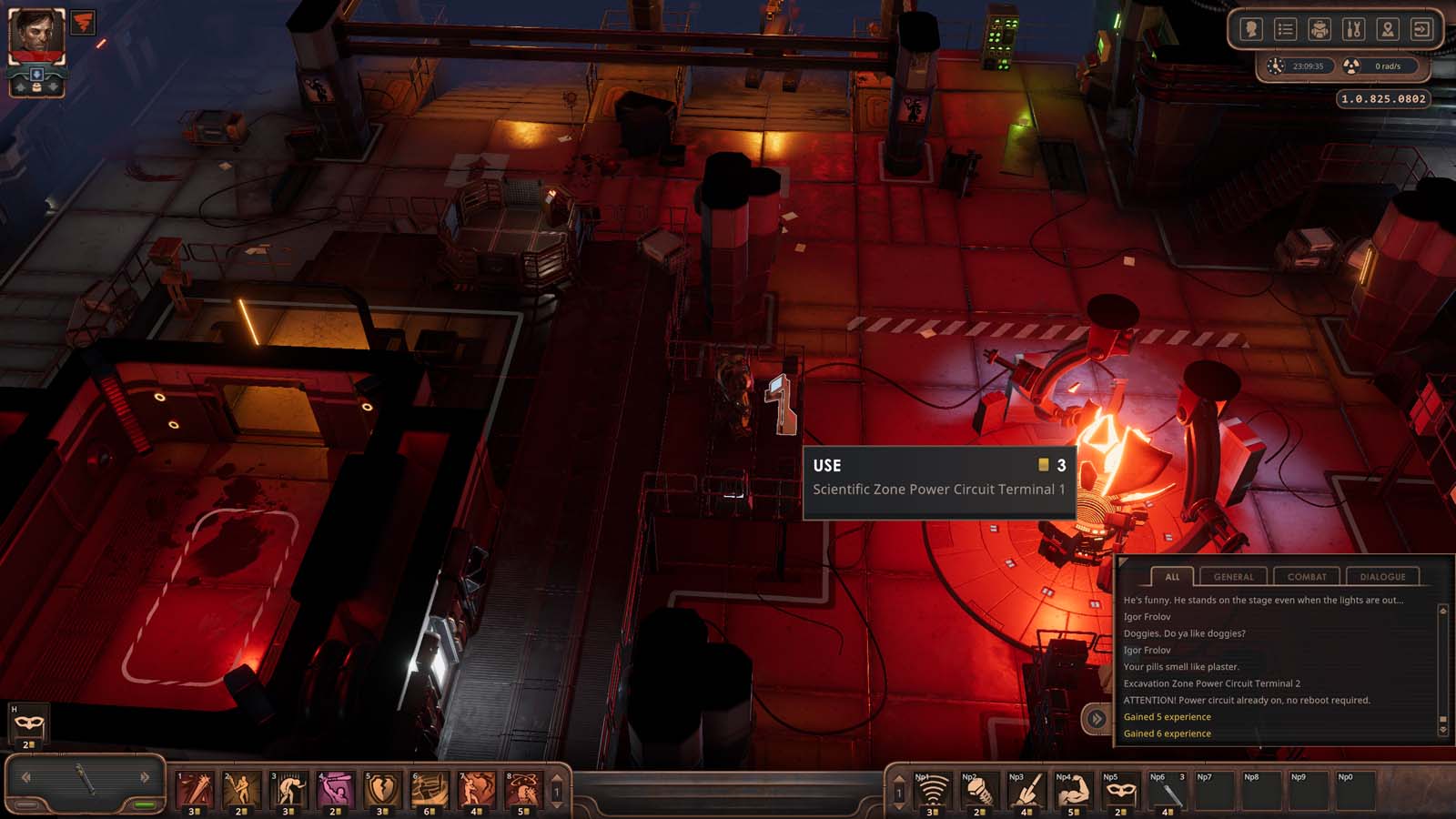Activate the flexed bicep skill
1456x819 pixels.
coord(1072,790)
